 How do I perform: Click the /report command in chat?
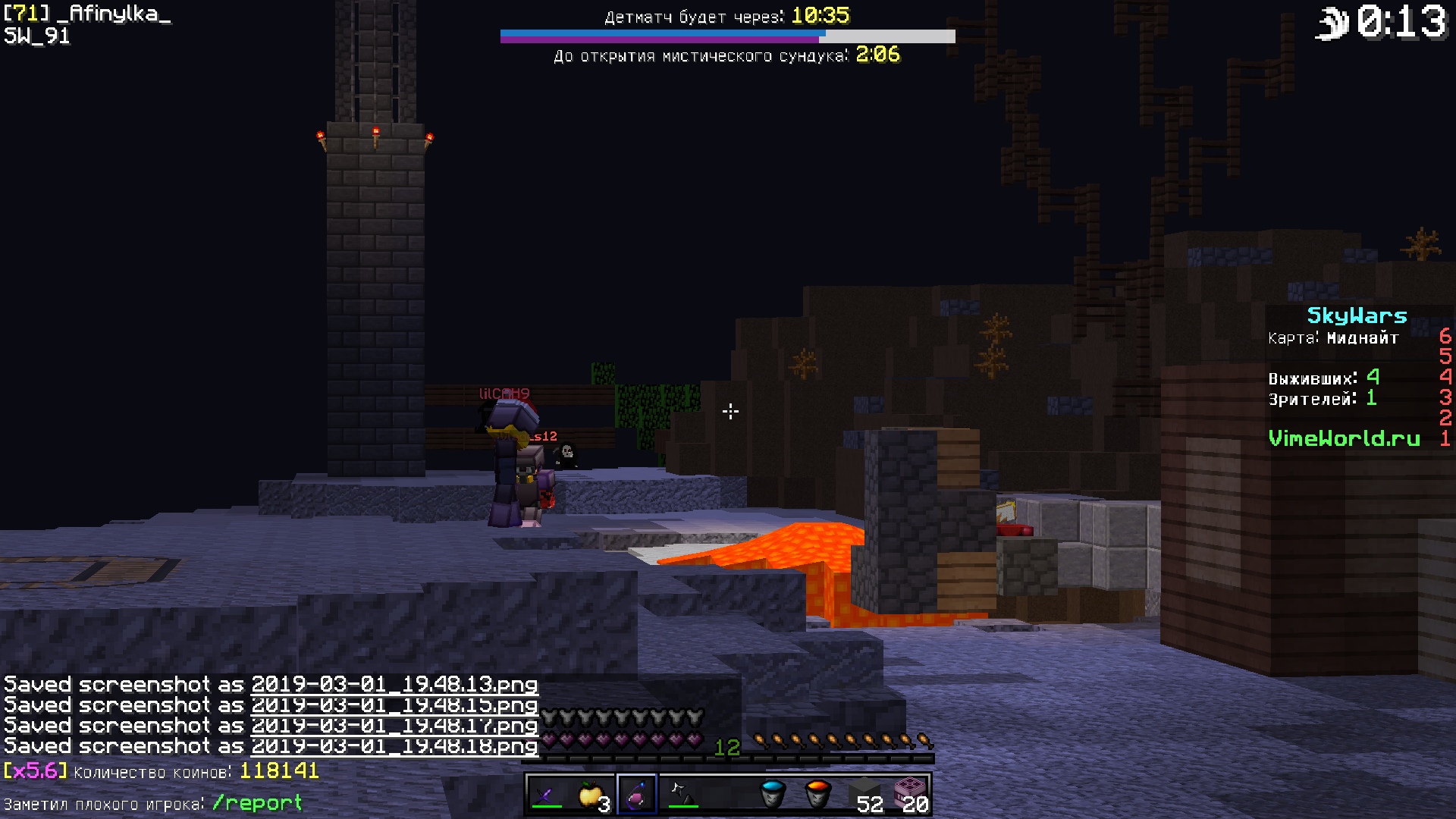pos(257,803)
